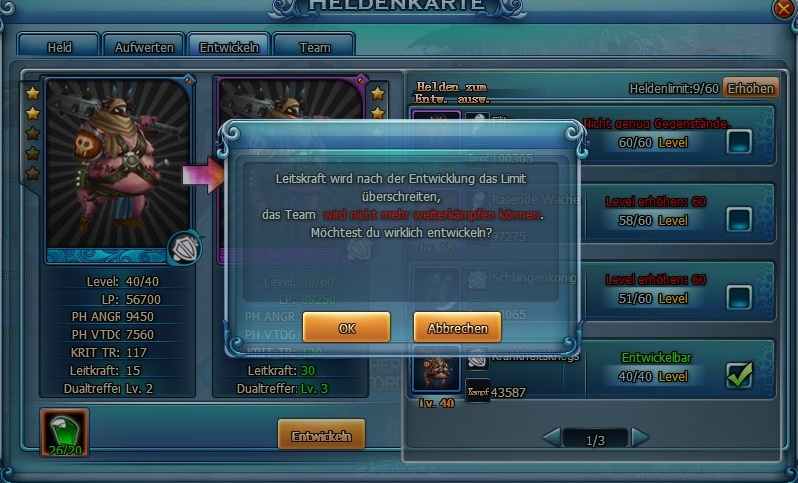The width and height of the screenshot is (798, 483).
Task: Go to the previous hero list page
Action: (551, 437)
